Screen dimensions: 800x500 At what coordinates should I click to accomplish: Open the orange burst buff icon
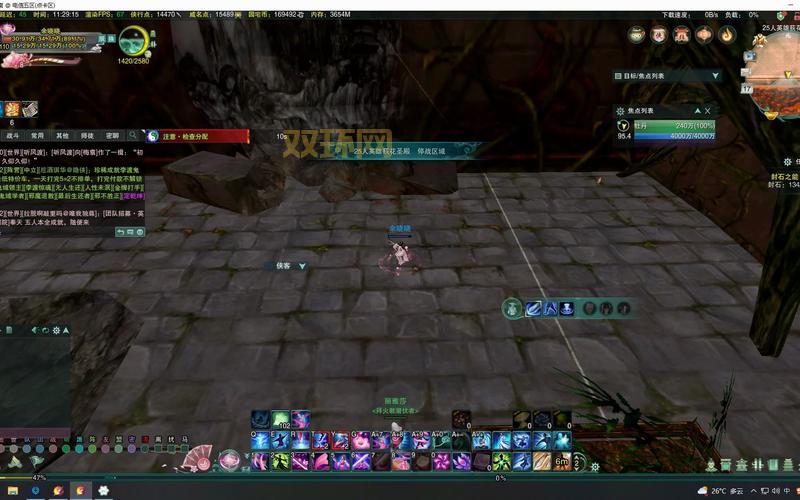(12, 109)
